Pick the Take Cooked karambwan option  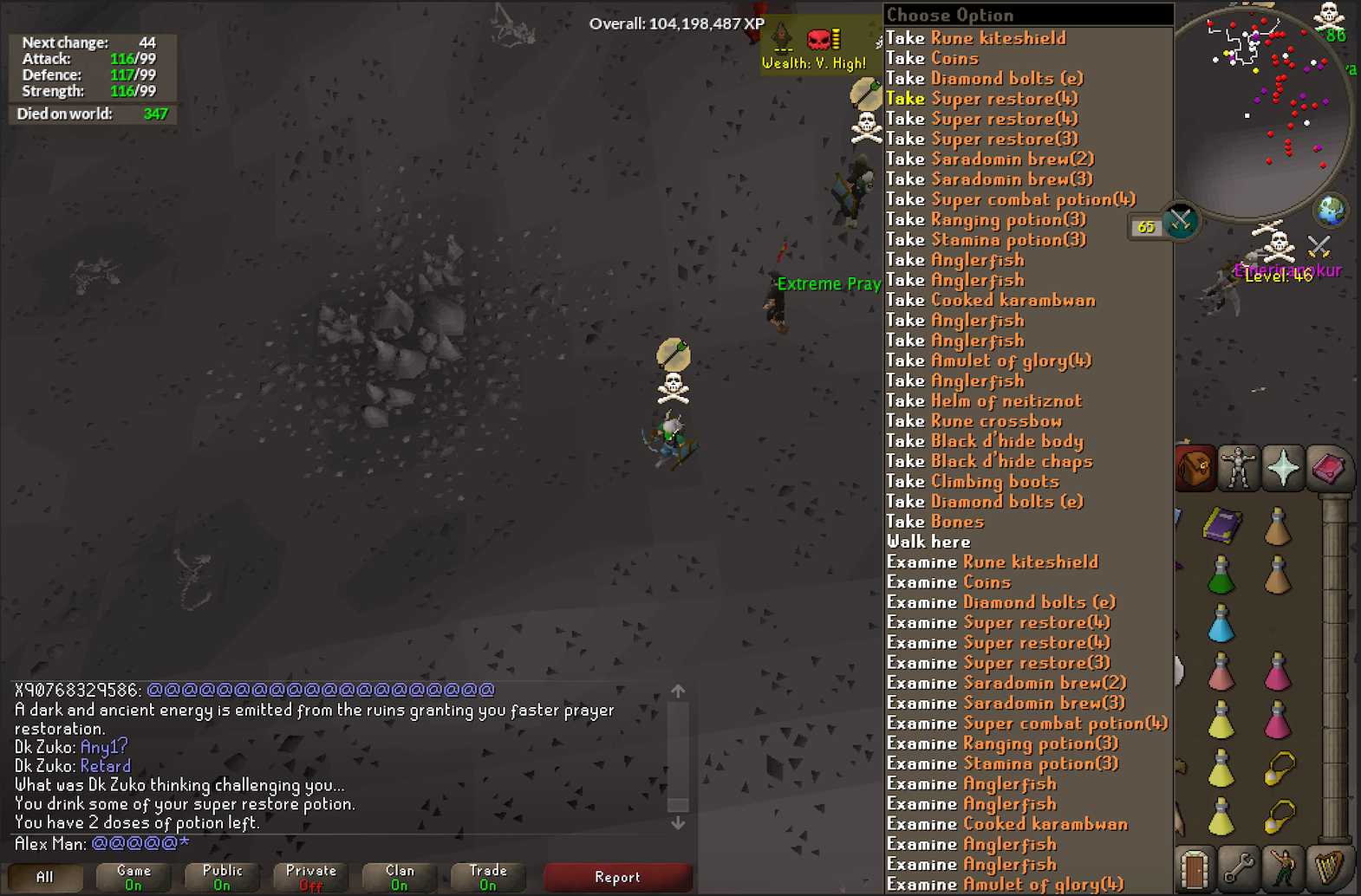pyautogui.click(x=991, y=300)
